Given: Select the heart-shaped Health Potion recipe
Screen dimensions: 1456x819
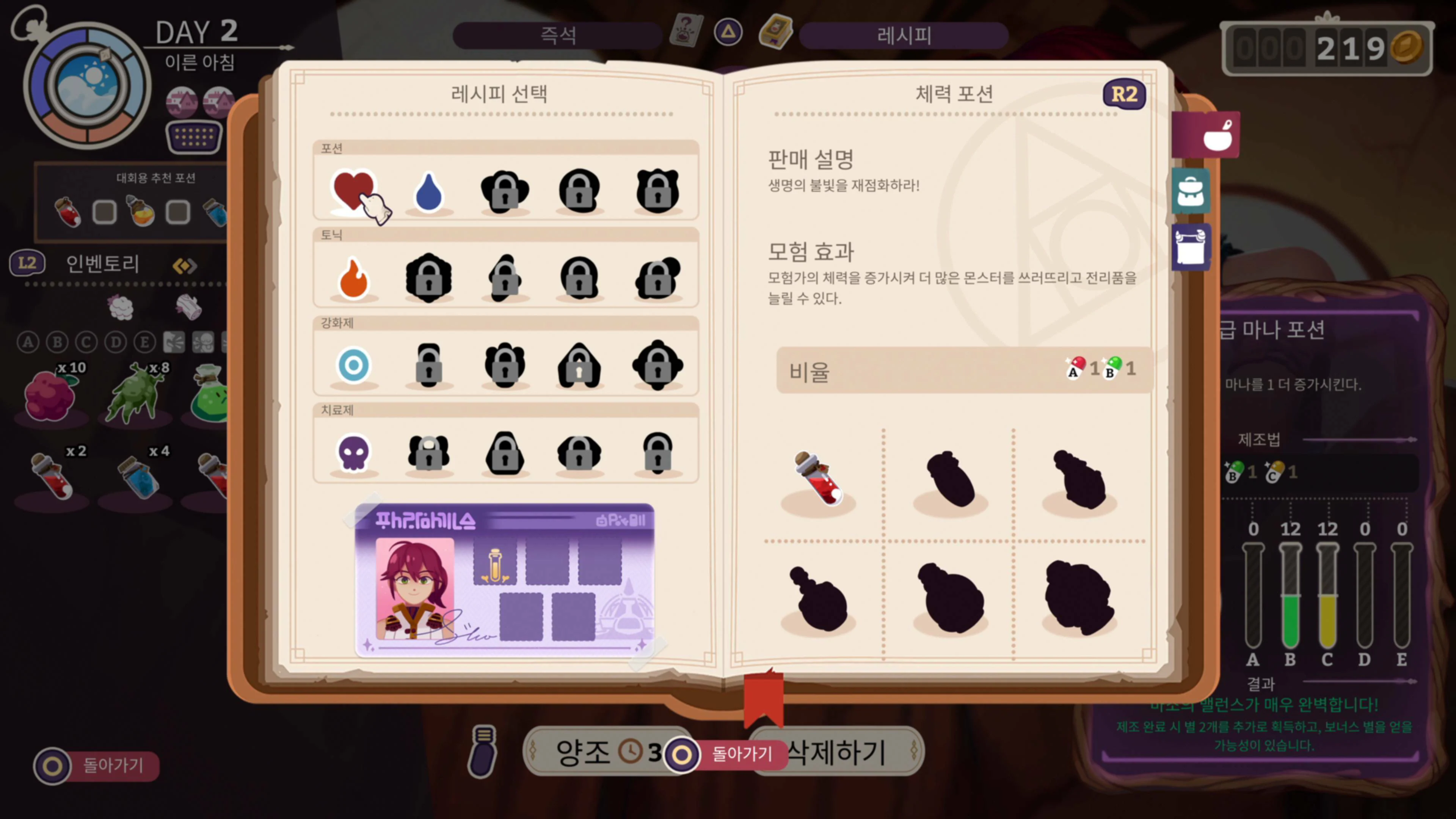Looking at the screenshot, I should pos(353,189).
